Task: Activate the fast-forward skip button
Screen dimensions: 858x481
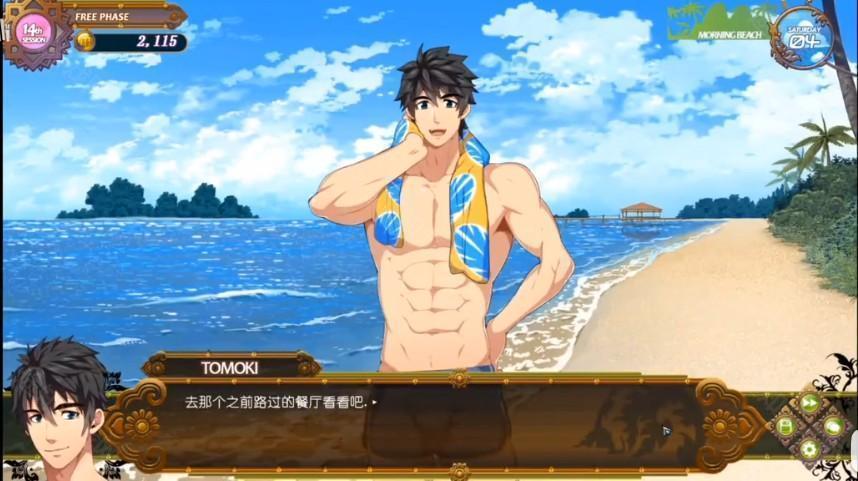Action: (x=809, y=403)
